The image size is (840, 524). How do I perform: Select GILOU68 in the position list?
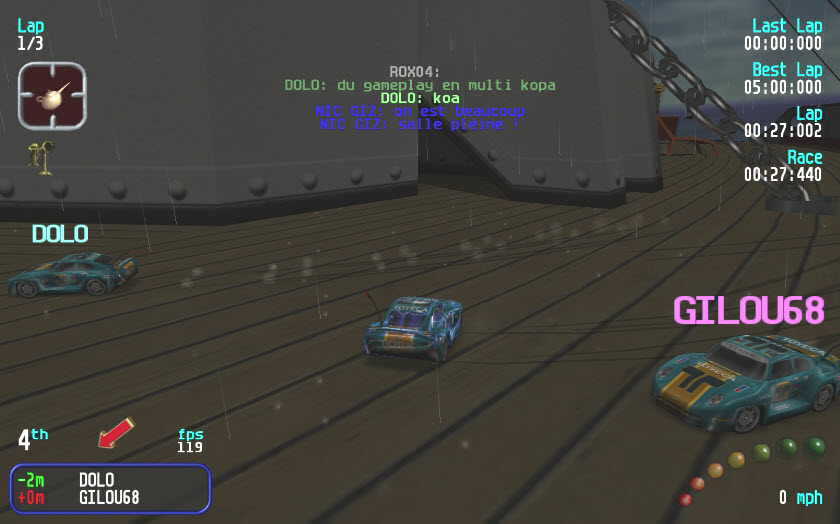pyautogui.click(x=109, y=497)
